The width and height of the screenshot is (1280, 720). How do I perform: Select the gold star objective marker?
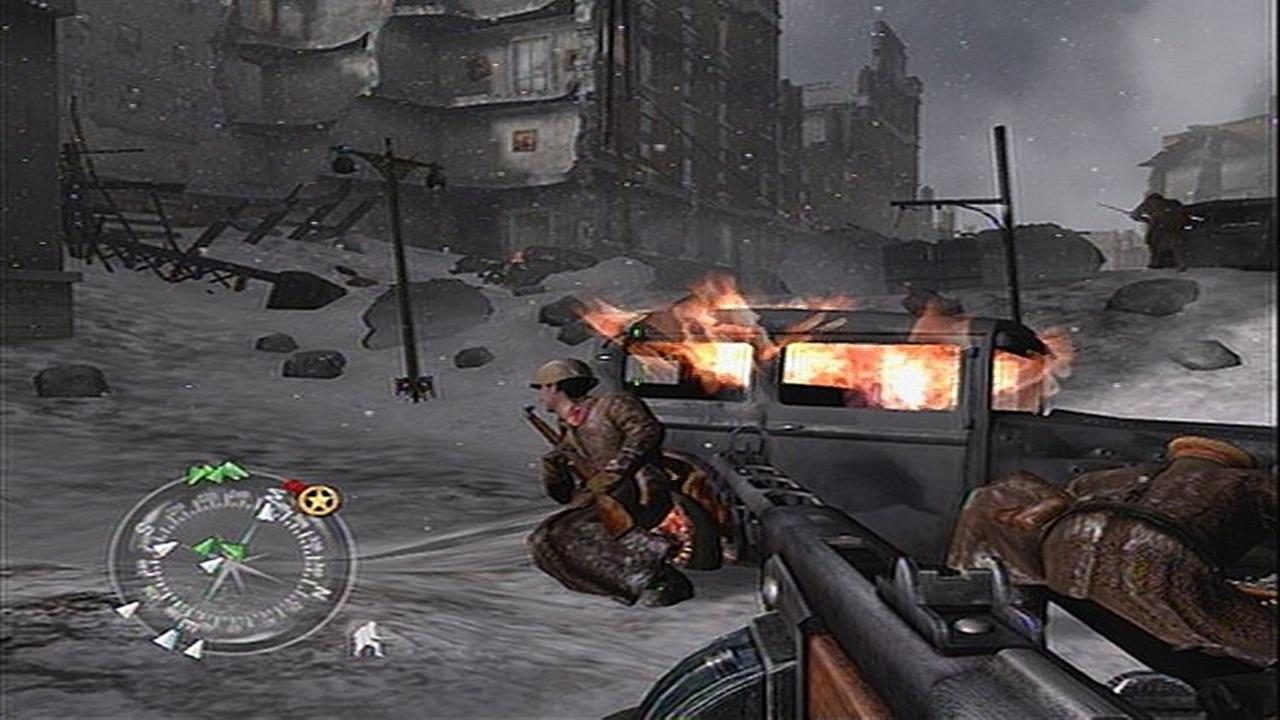[x=318, y=502]
